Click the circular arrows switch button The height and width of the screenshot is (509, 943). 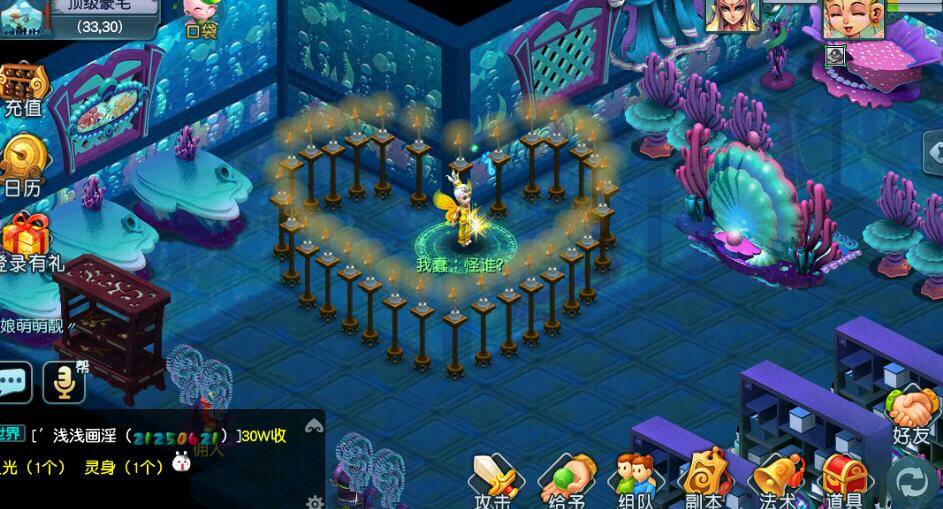[x=912, y=481]
